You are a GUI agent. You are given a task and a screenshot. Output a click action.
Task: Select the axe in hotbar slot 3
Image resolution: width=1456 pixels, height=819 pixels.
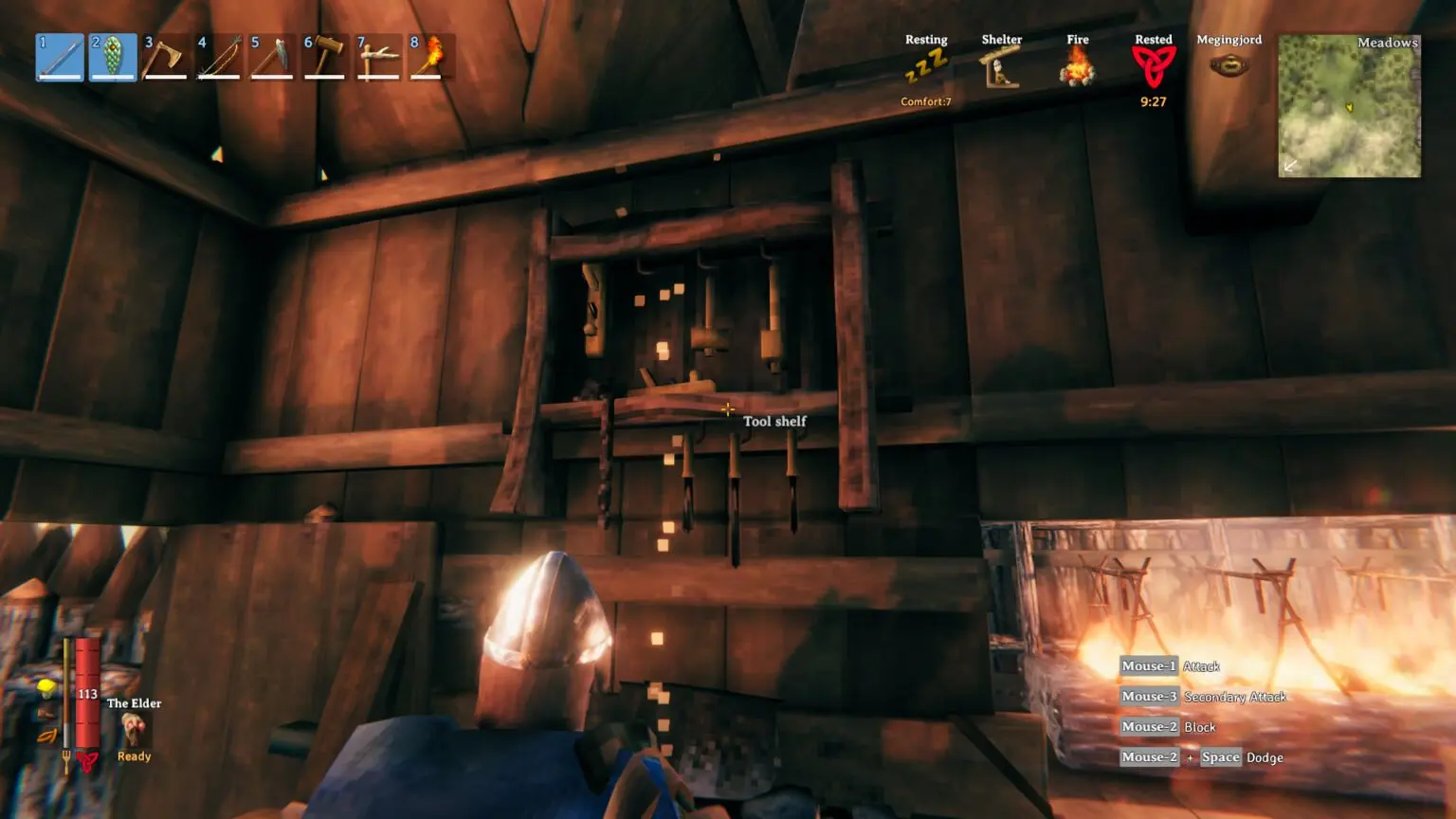coord(166,57)
